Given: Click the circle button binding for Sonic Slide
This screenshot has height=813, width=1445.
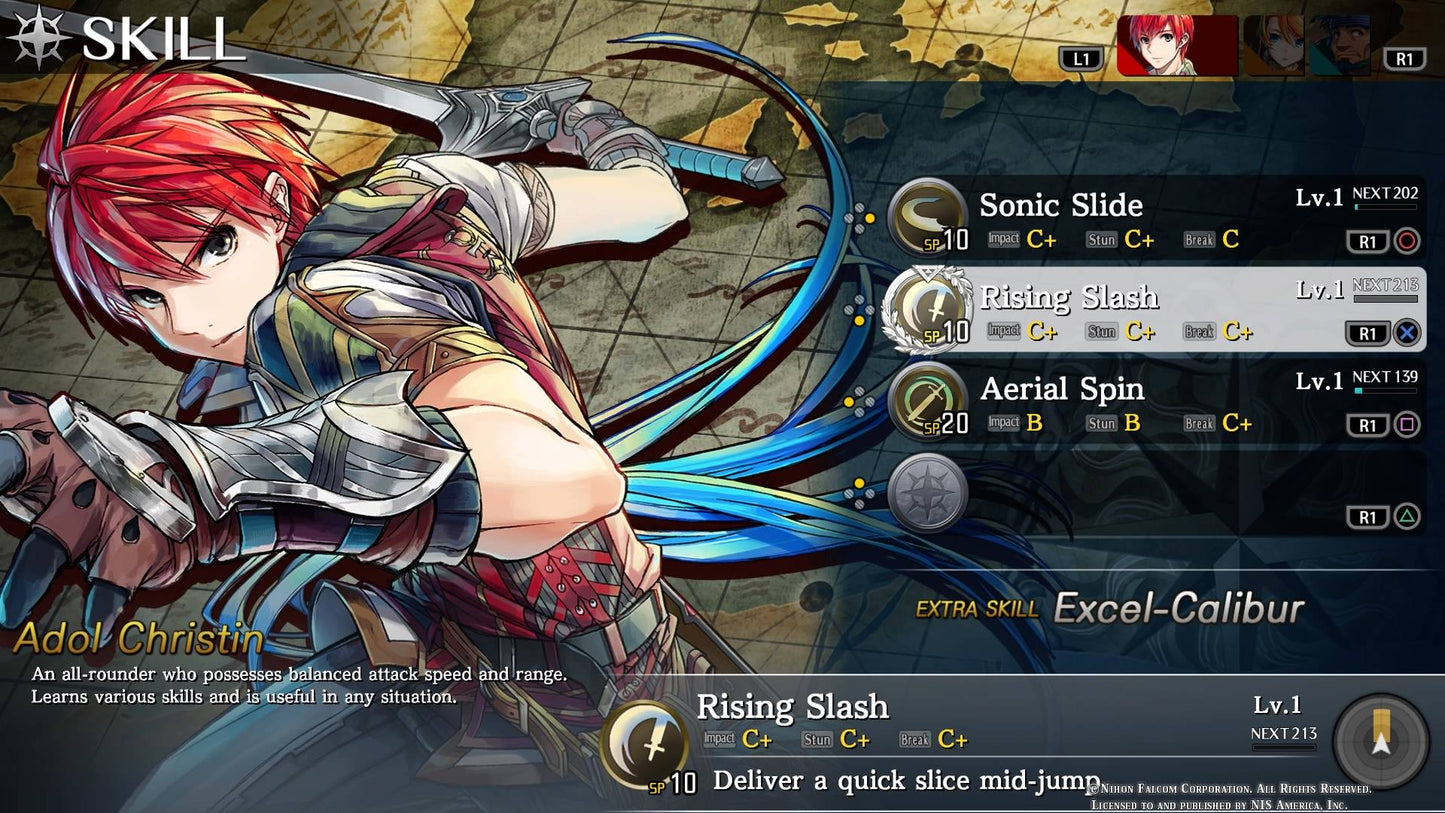Looking at the screenshot, I should 1406,241.
